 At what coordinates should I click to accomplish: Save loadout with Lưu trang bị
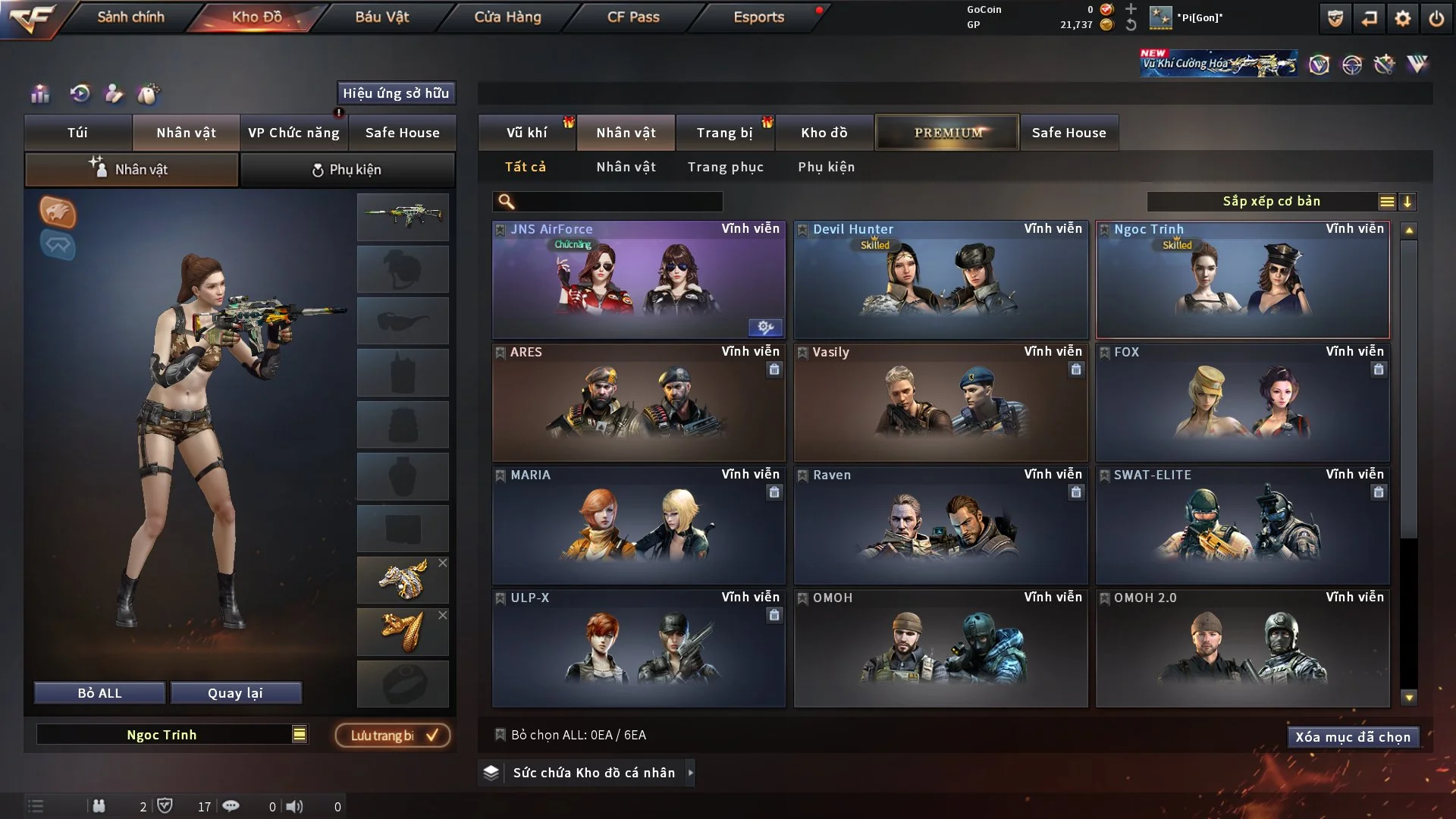point(393,736)
